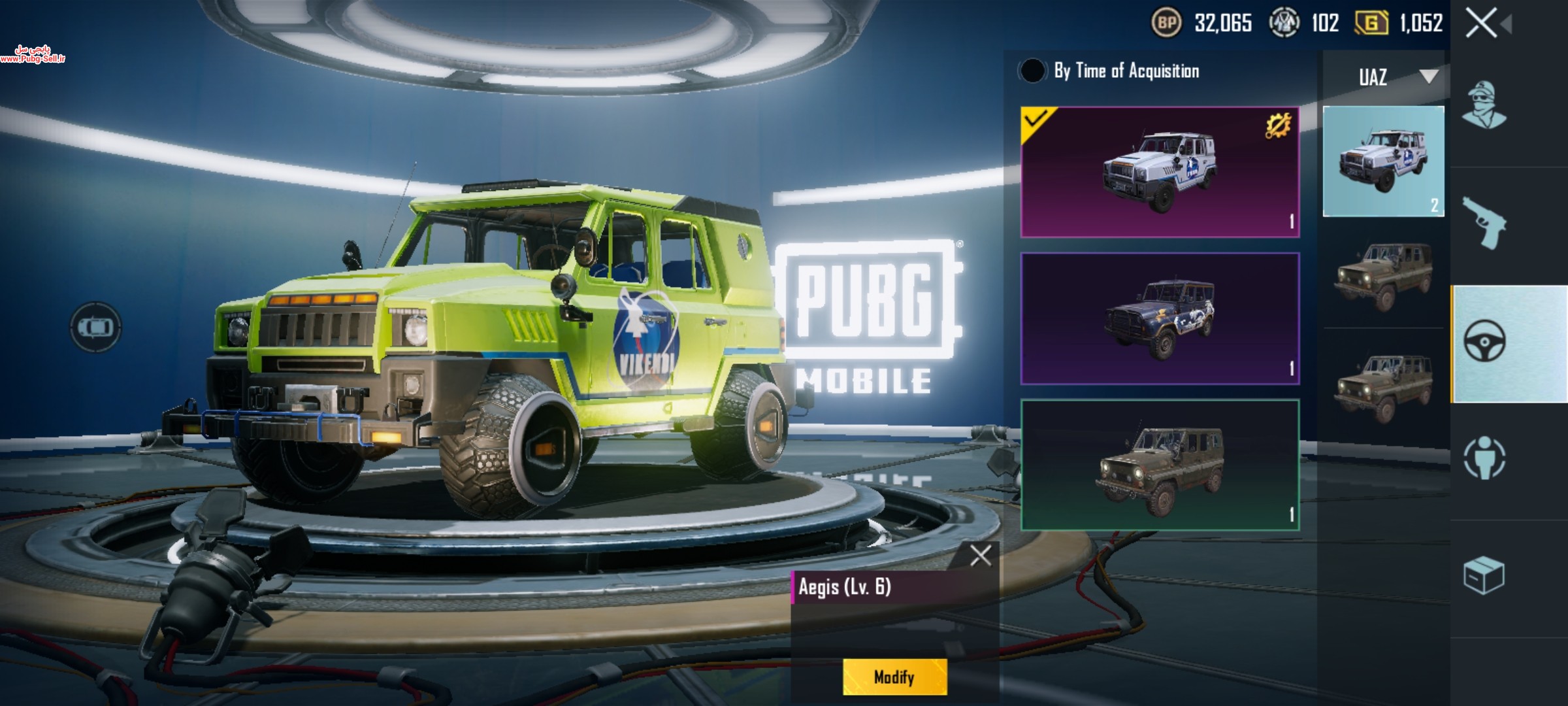Open the gear upgrade icon on Aegis skin

pos(1277,126)
